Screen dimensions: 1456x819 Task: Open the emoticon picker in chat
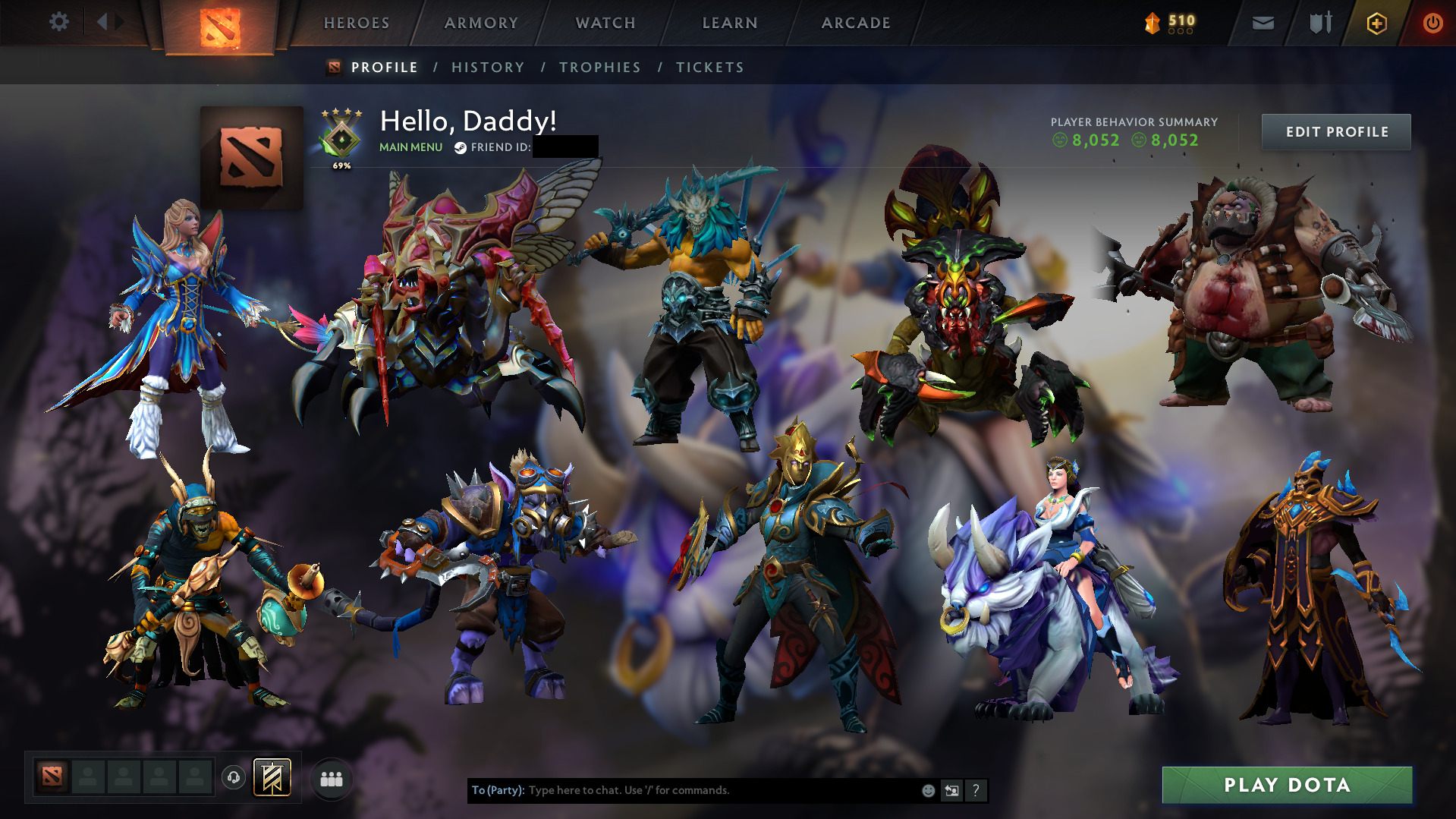[x=928, y=791]
